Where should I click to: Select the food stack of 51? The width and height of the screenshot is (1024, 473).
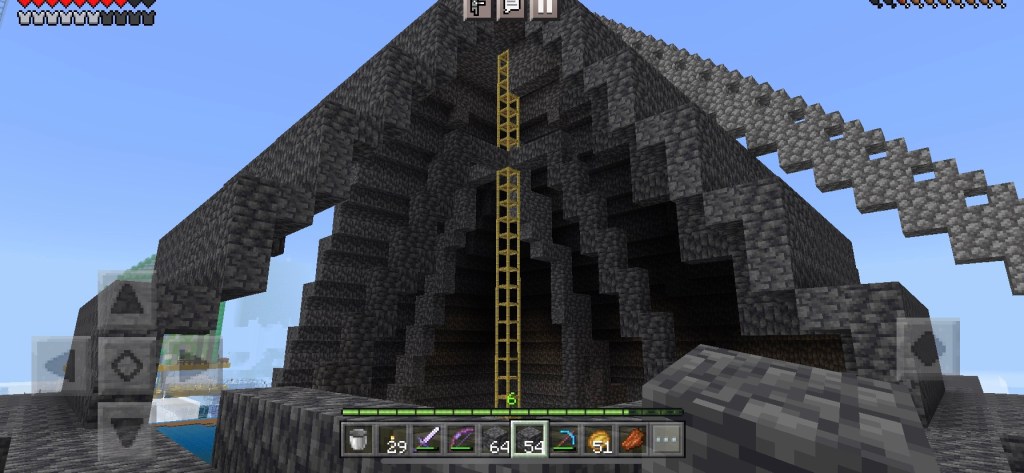(597, 438)
